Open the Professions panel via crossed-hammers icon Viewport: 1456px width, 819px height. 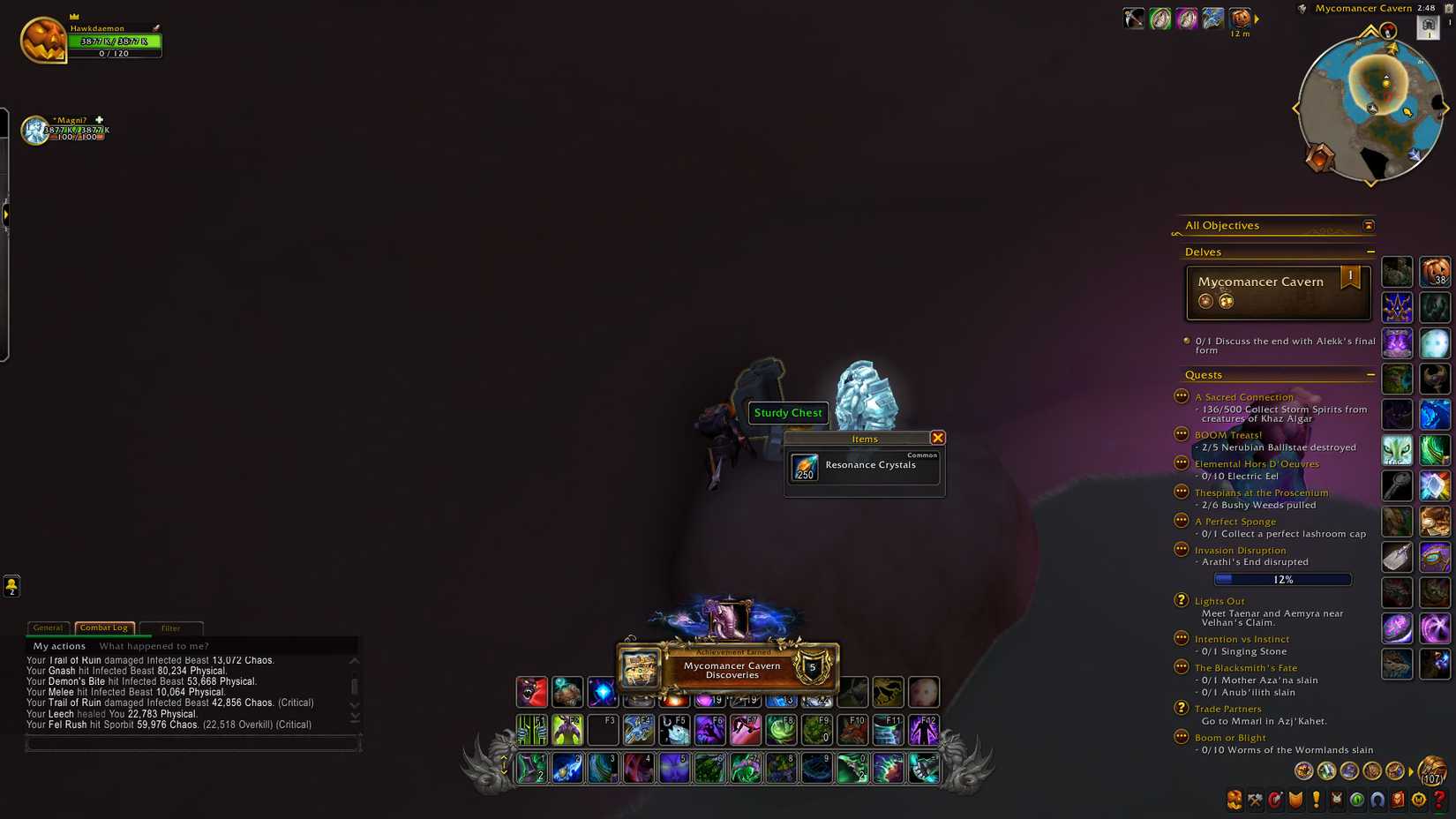(x=1254, y=800)
